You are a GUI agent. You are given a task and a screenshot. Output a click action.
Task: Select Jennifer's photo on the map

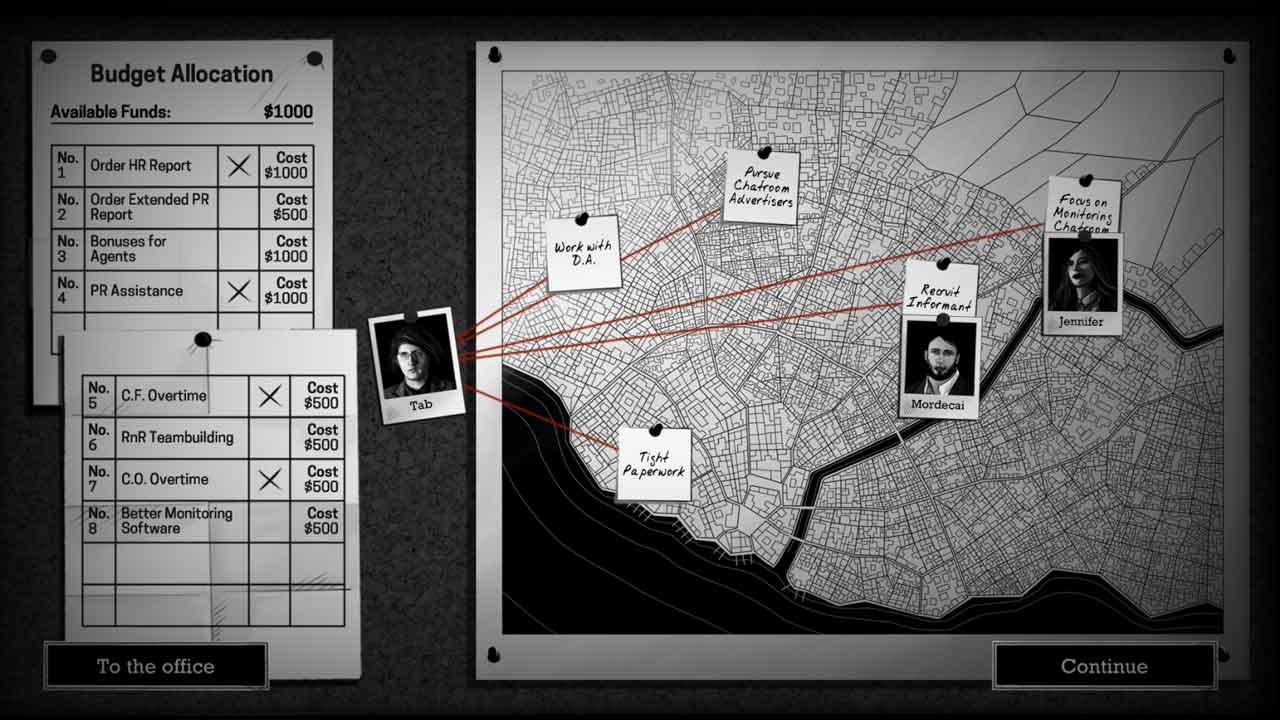click(1082, 276)
